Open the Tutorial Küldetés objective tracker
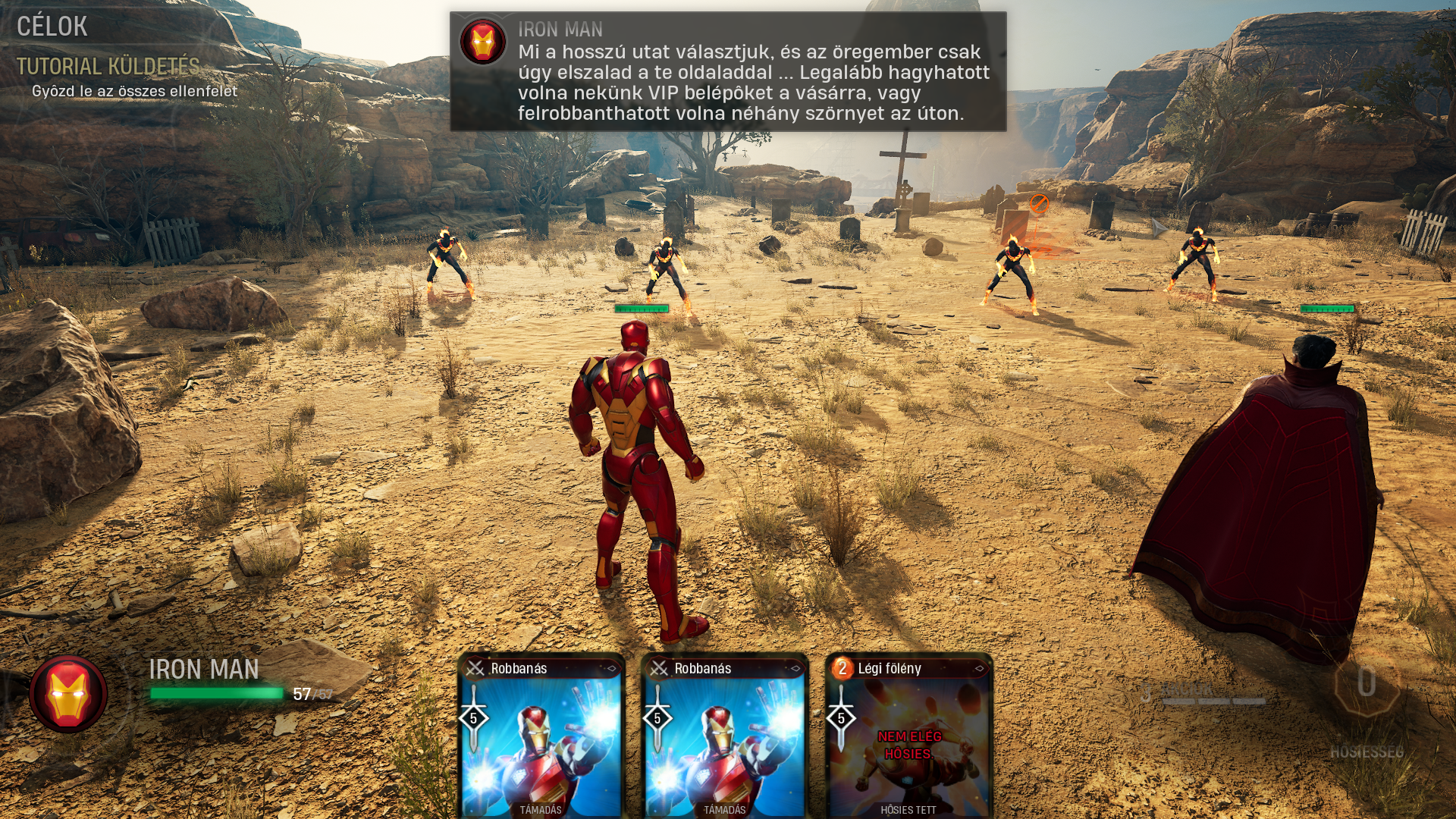Image resolution: width=1456 pixels, height=819 pixels. 108,67
